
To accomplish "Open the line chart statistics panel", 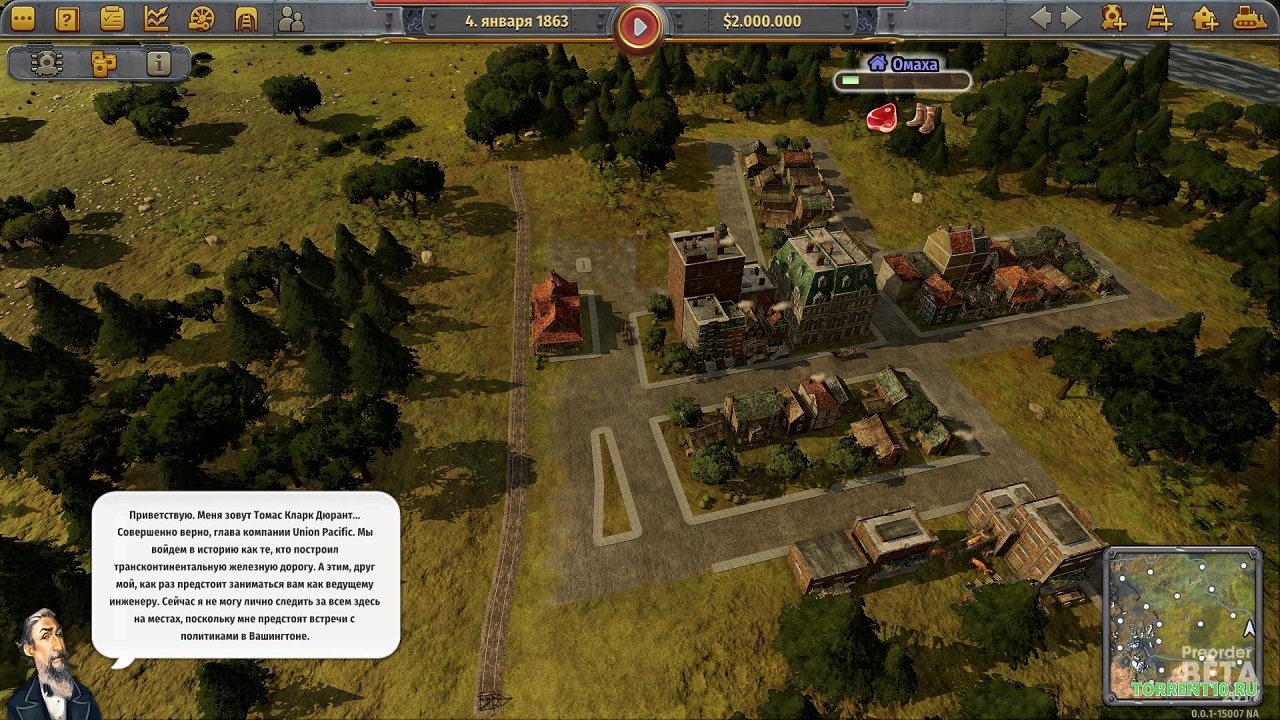I will [156, 18].
